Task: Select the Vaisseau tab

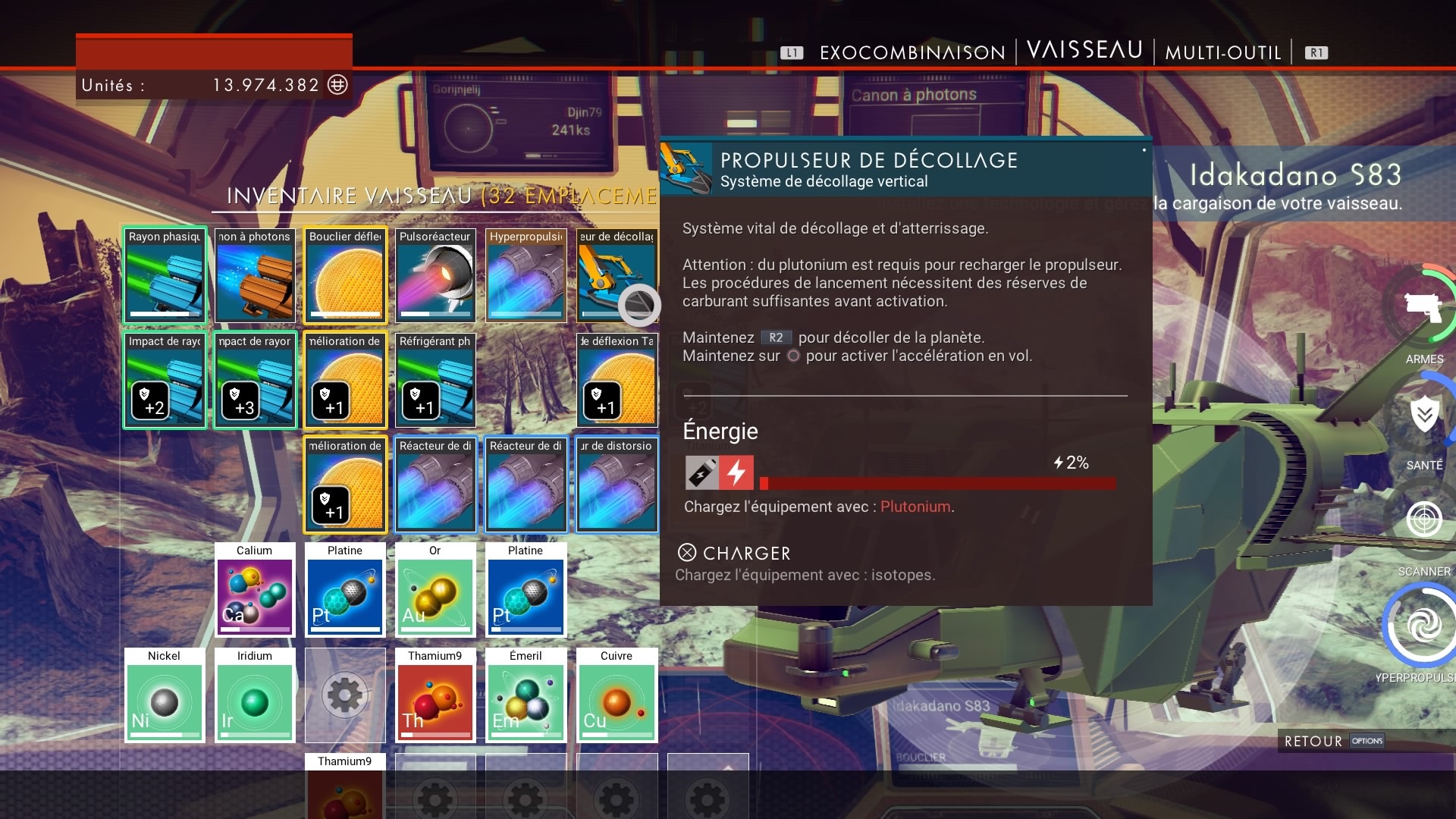Action: pos(1084,50)
